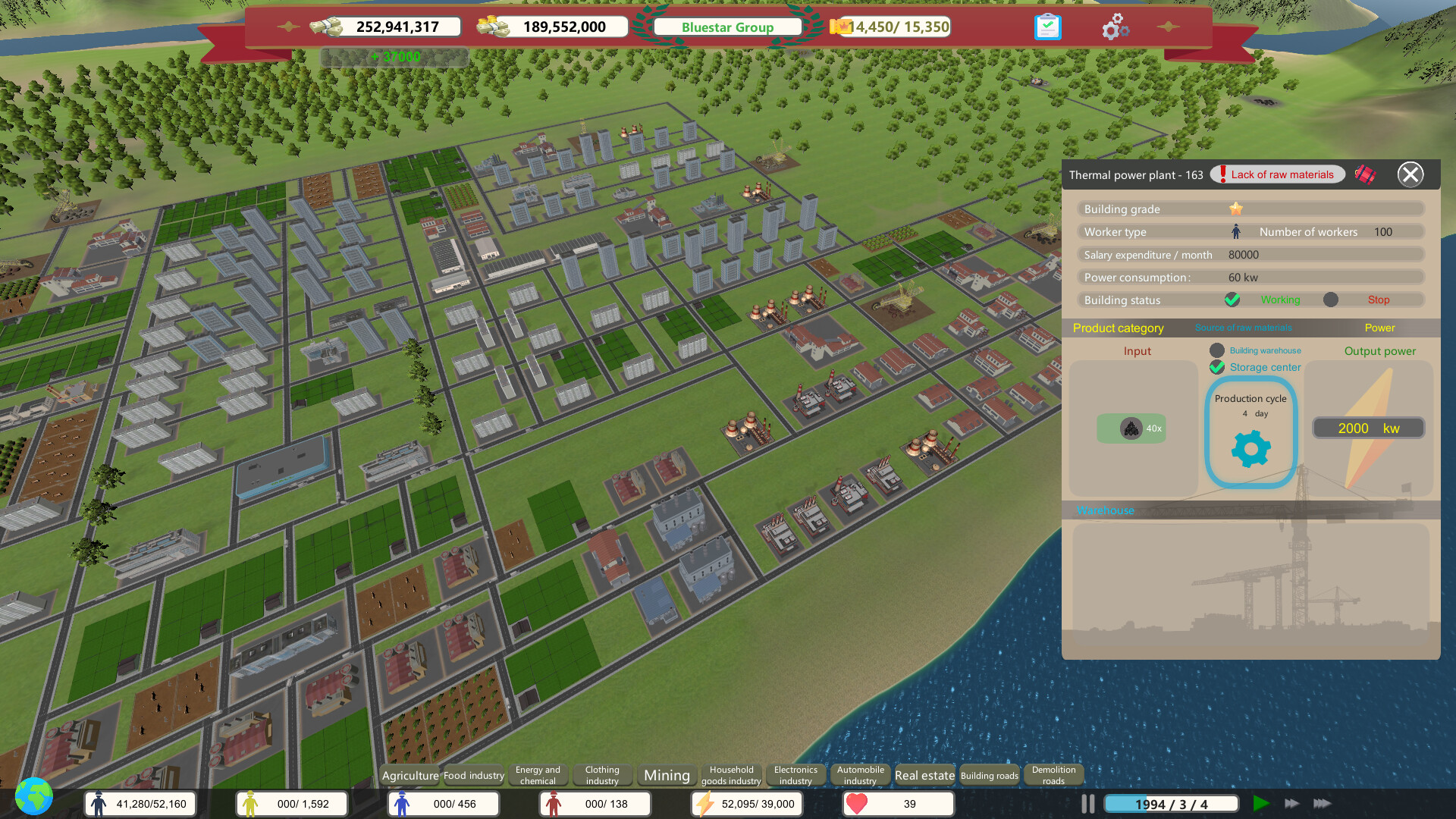1456x819 pixels.
Task: Click the globe icon at bottom left
Action: click(32, 797)
